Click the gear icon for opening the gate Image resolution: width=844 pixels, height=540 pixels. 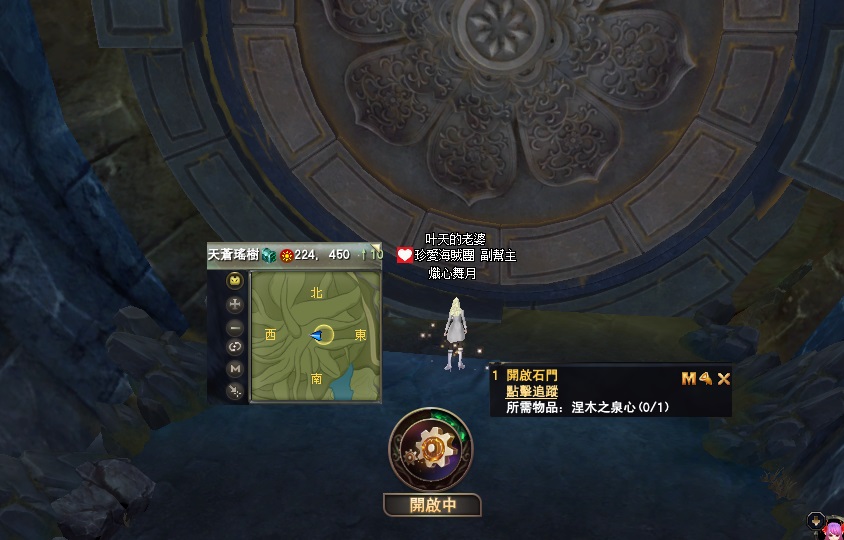[x=431, y=450]
